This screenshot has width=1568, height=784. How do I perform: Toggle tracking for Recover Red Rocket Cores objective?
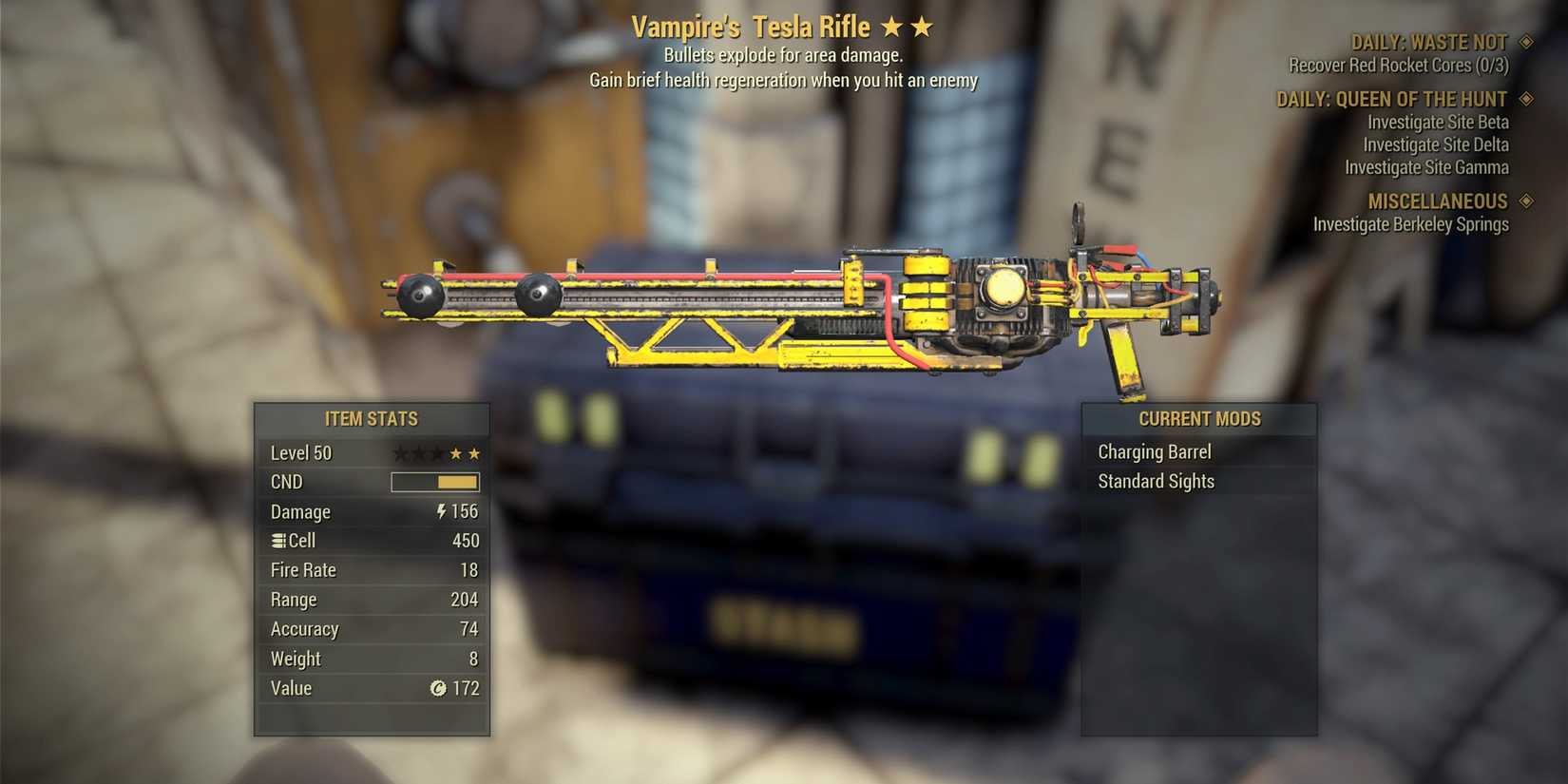tap(1397, 65)
